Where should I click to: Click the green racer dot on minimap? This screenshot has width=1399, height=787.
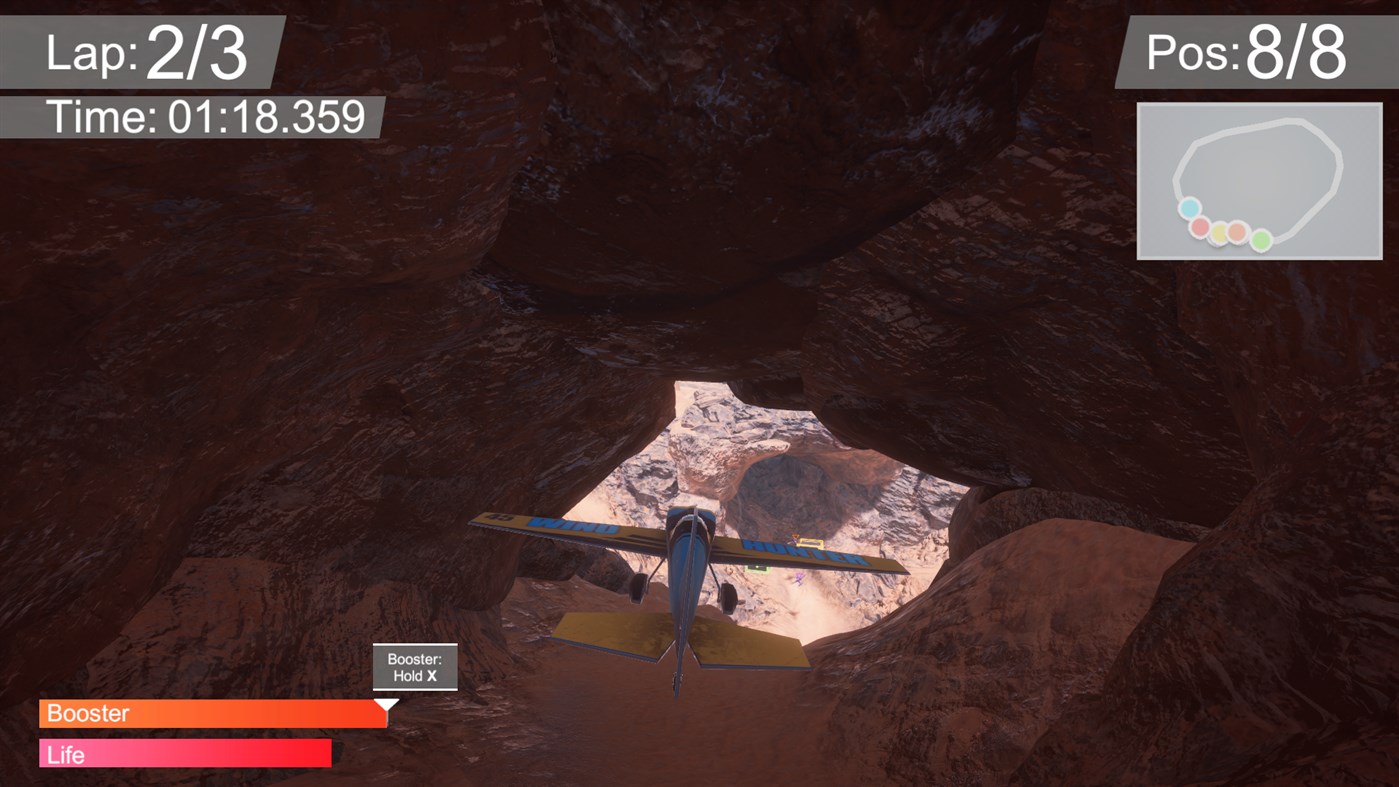(1260, 240)
